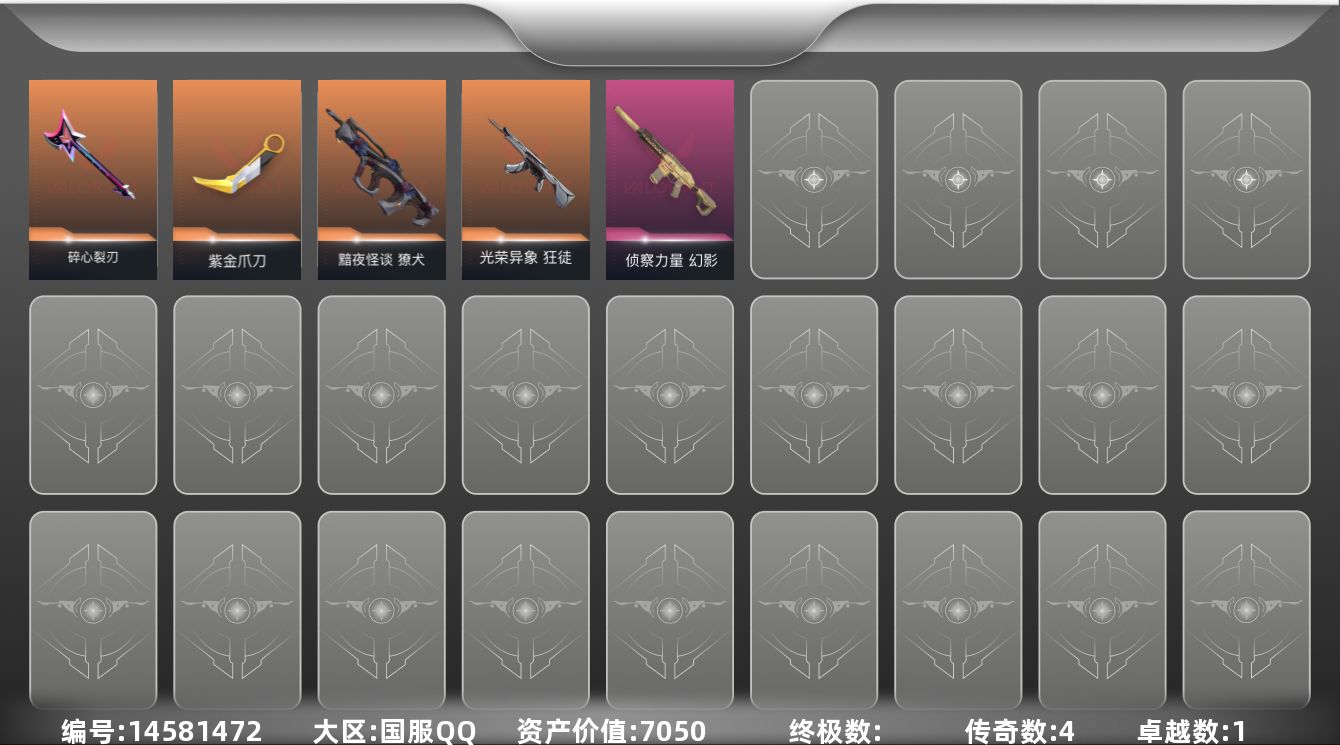Click the emblem on the last top-row empty card
The width and height of the screenshot is (1340, 745).
point(1246,178)
